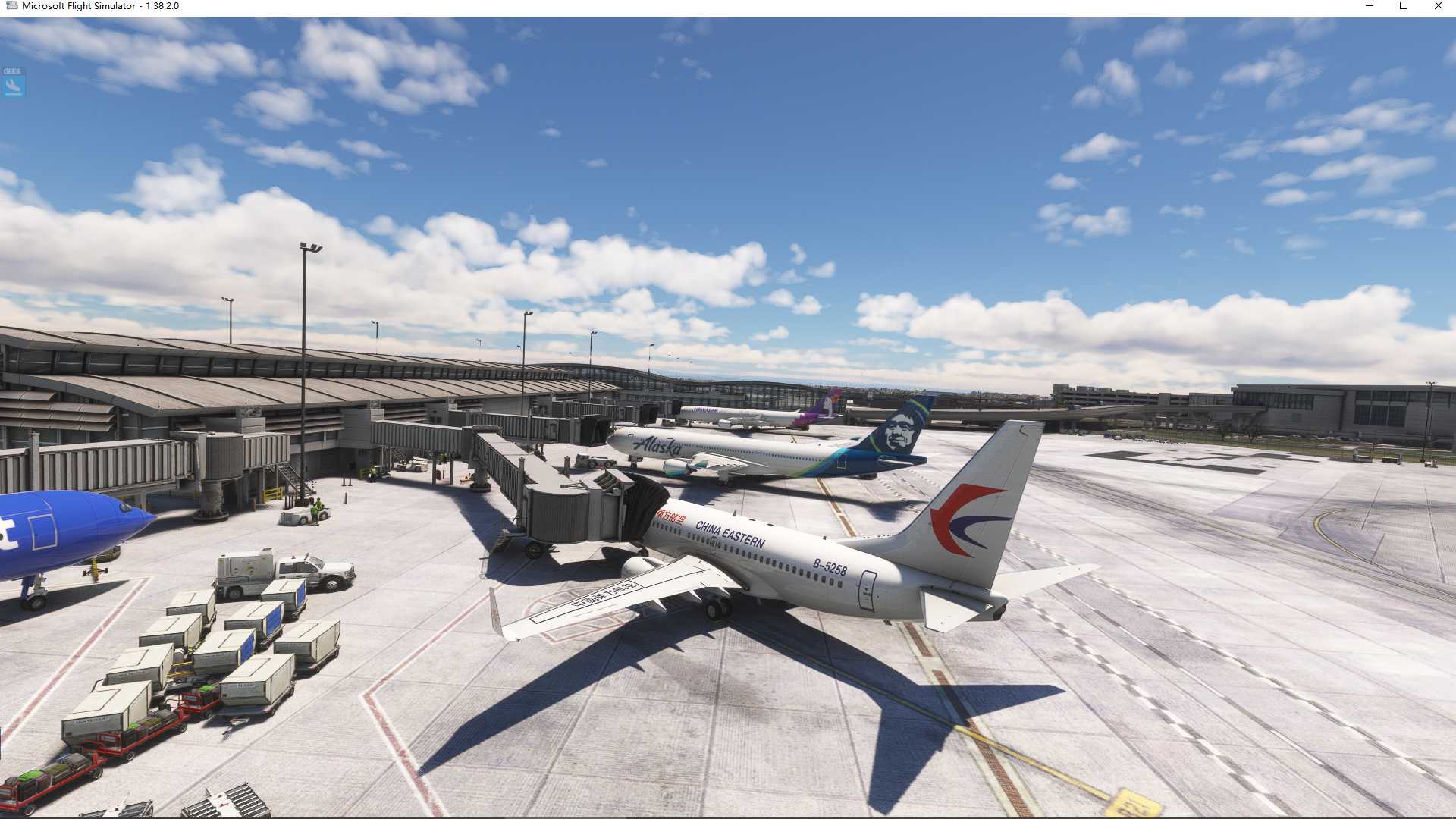Click the GEES label text
The image size is (1456, 819).
tap(11, 71)
